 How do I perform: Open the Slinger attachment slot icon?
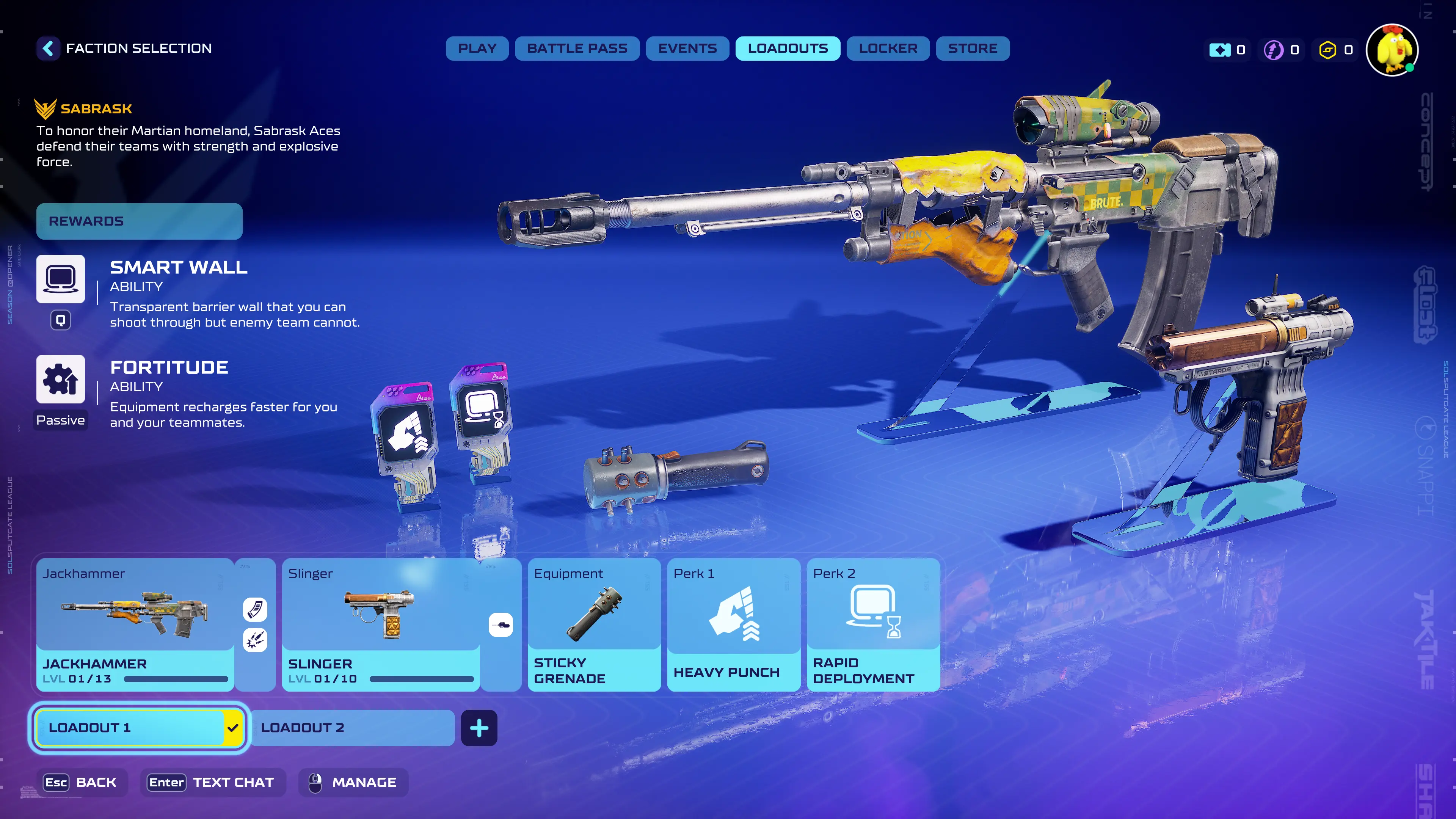[500, 625]
